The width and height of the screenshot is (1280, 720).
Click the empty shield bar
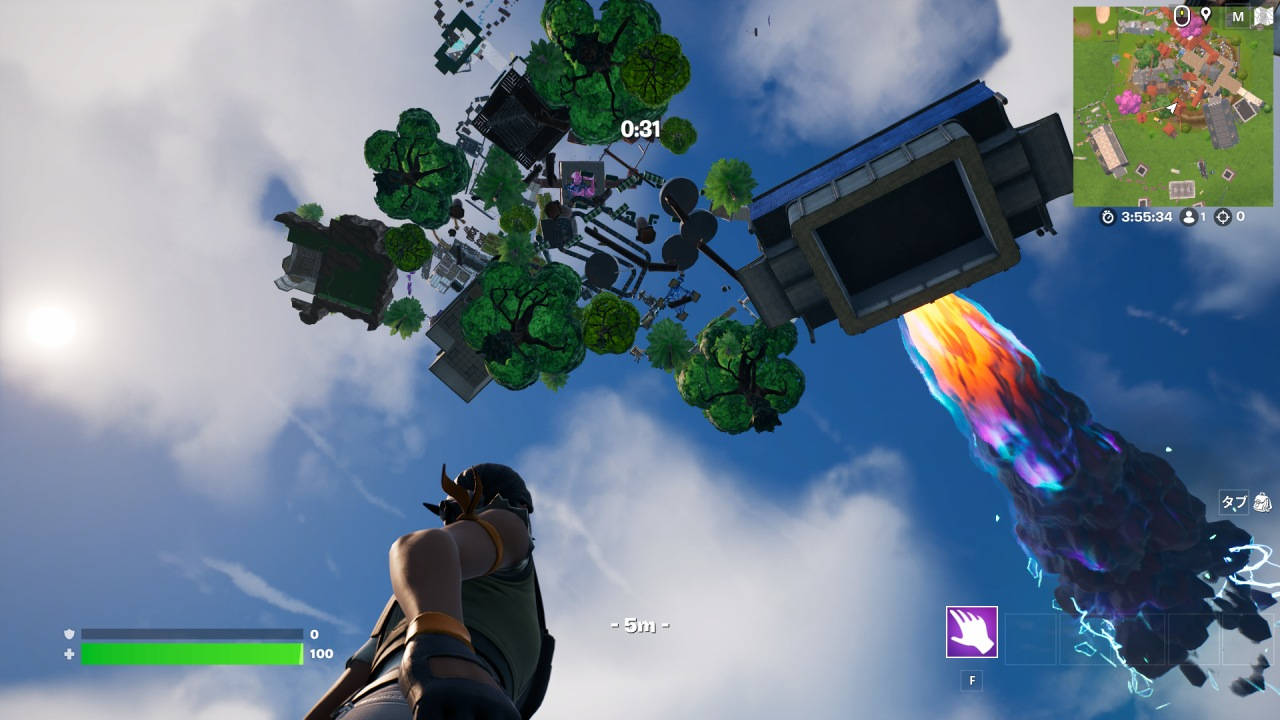[190, 633]
